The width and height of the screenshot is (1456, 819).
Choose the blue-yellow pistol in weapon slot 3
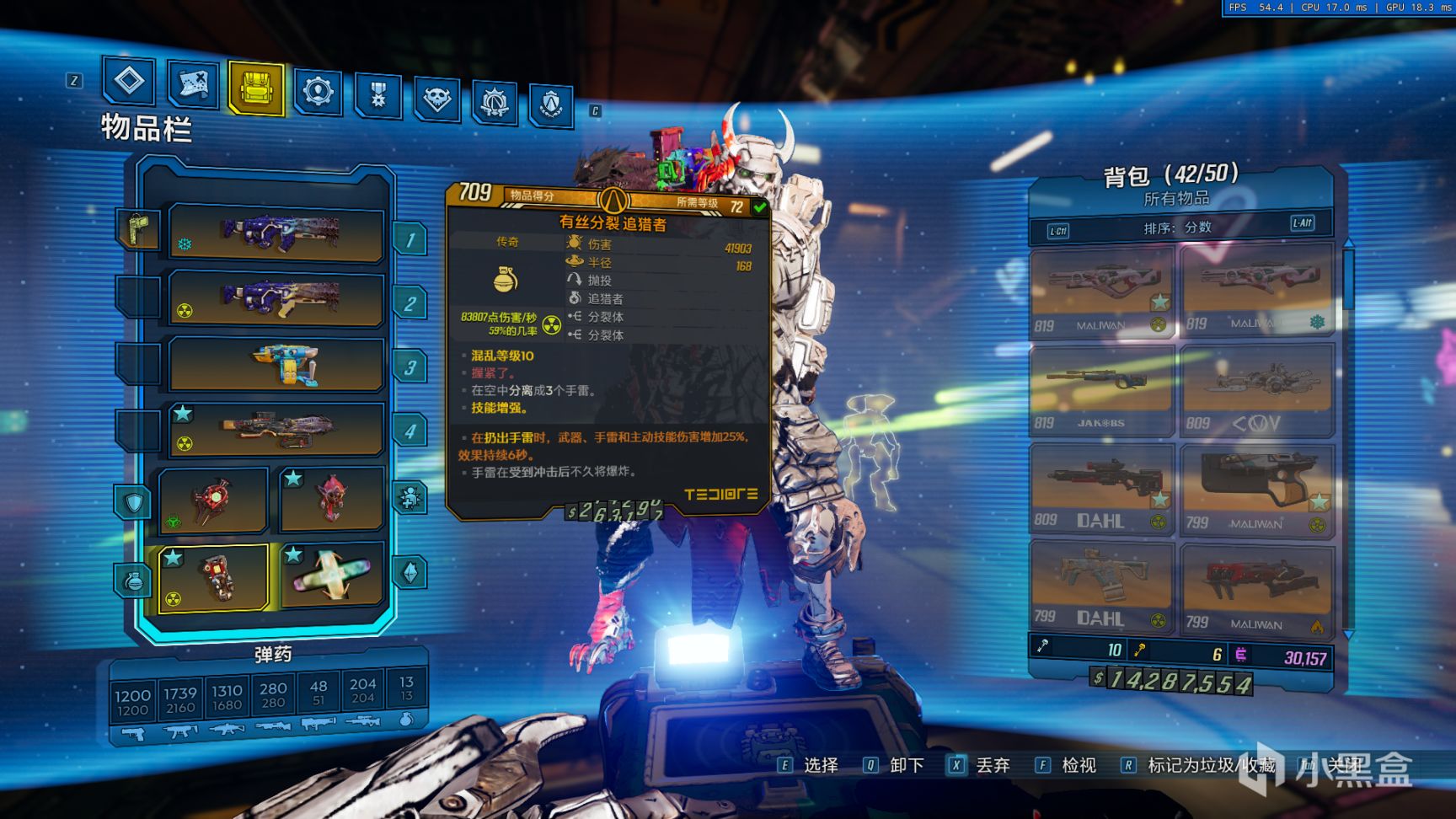(x=276, y=364)
